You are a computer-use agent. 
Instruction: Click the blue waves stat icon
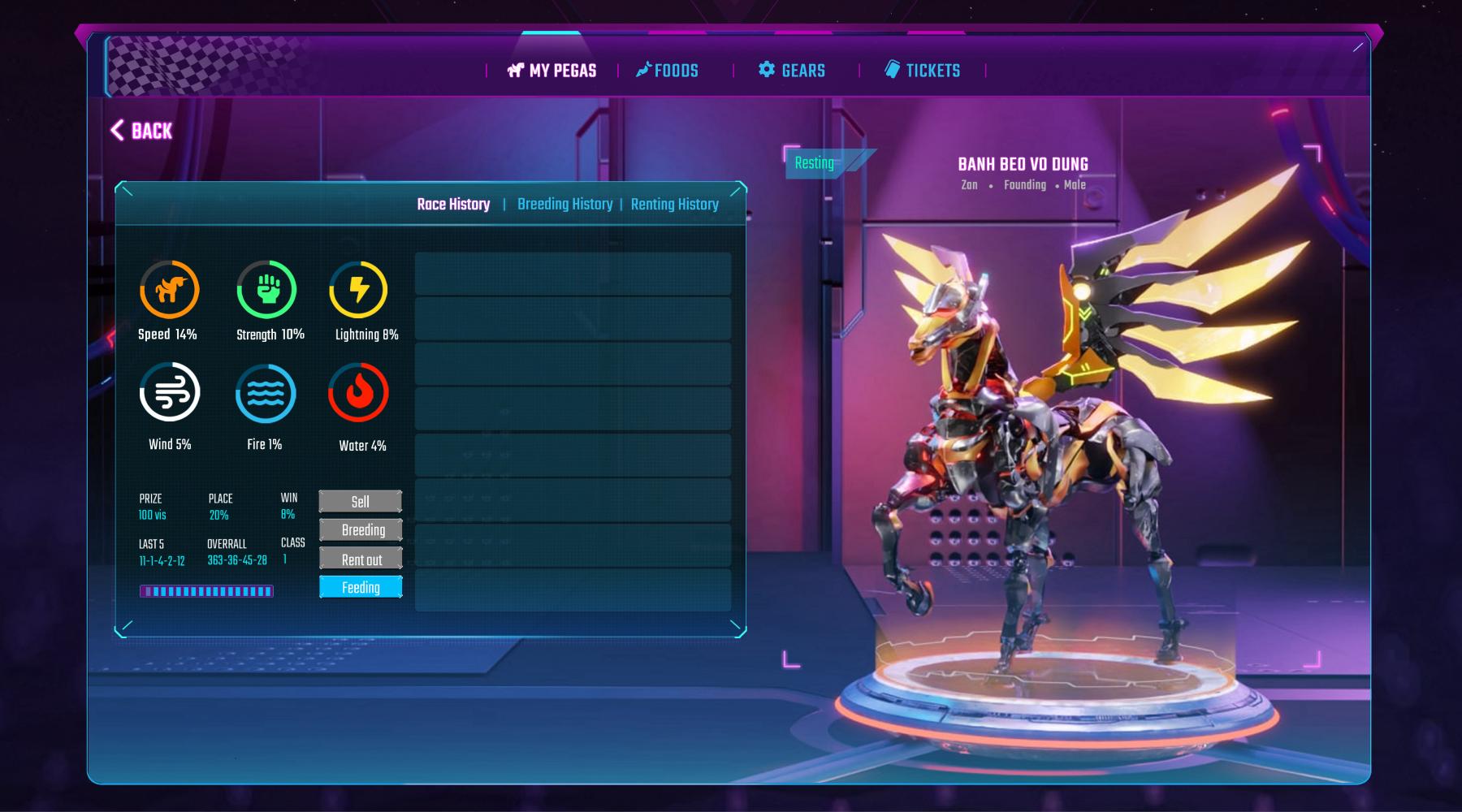coord(266,394)
